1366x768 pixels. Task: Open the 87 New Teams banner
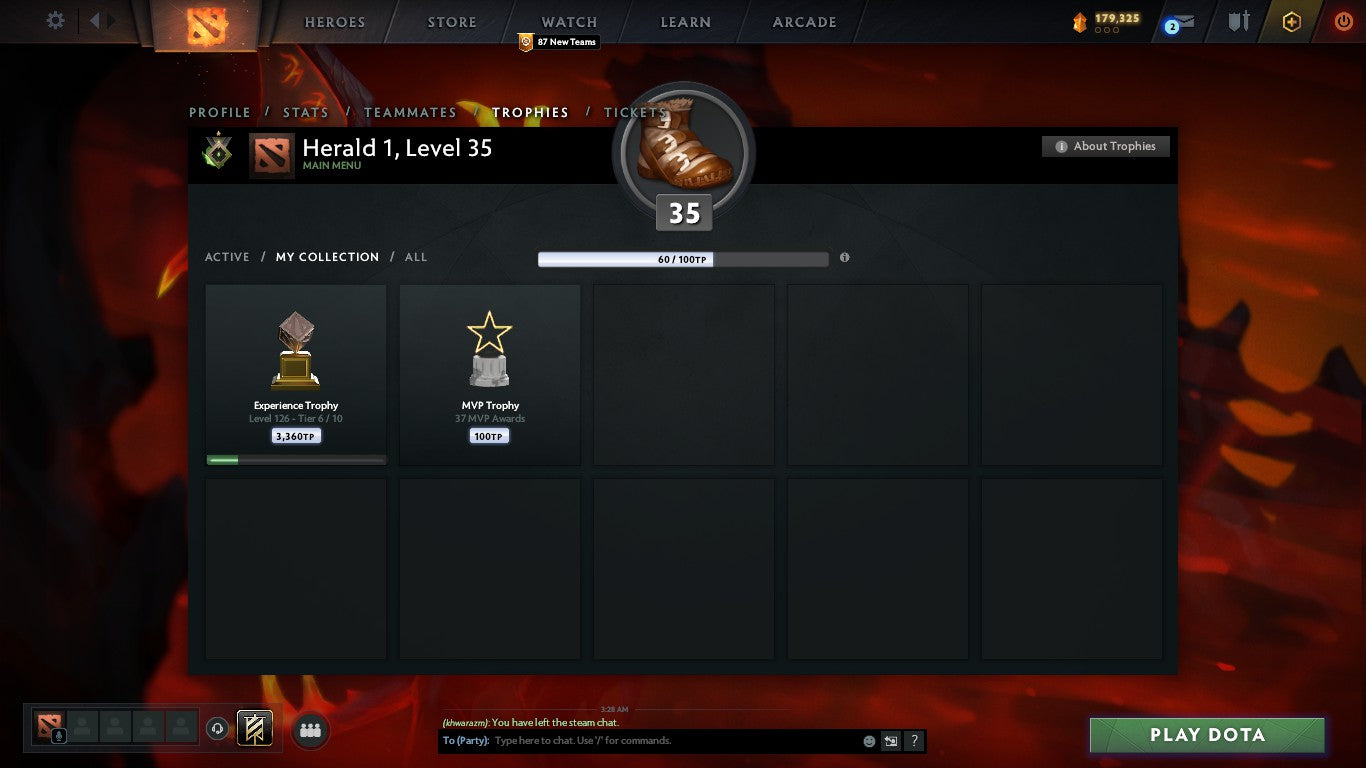click(559, 42)
